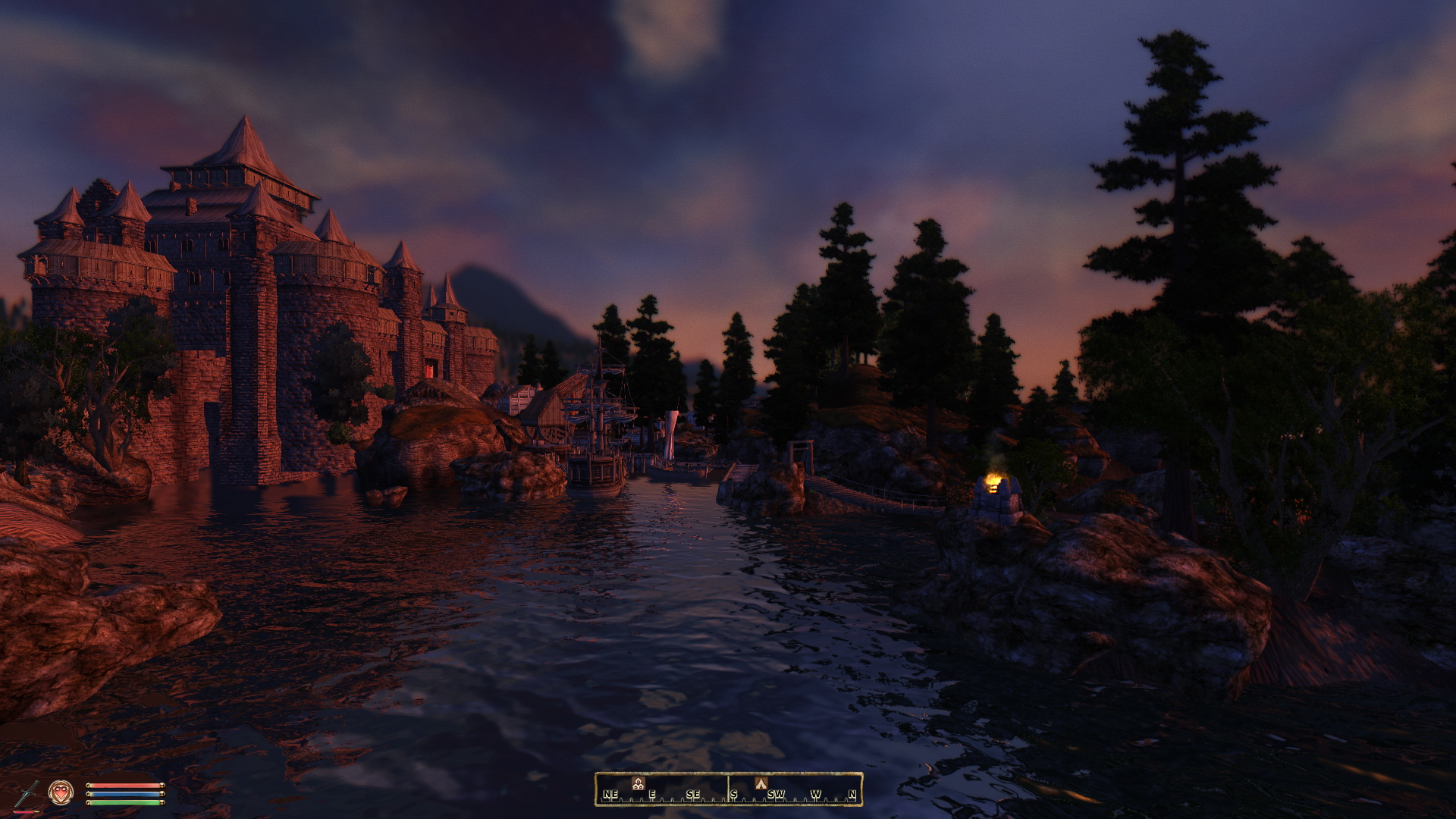This screenshot has height=819, width=1456.
Task: Click the camp tent marker on the compass
Action: point(761,783)
